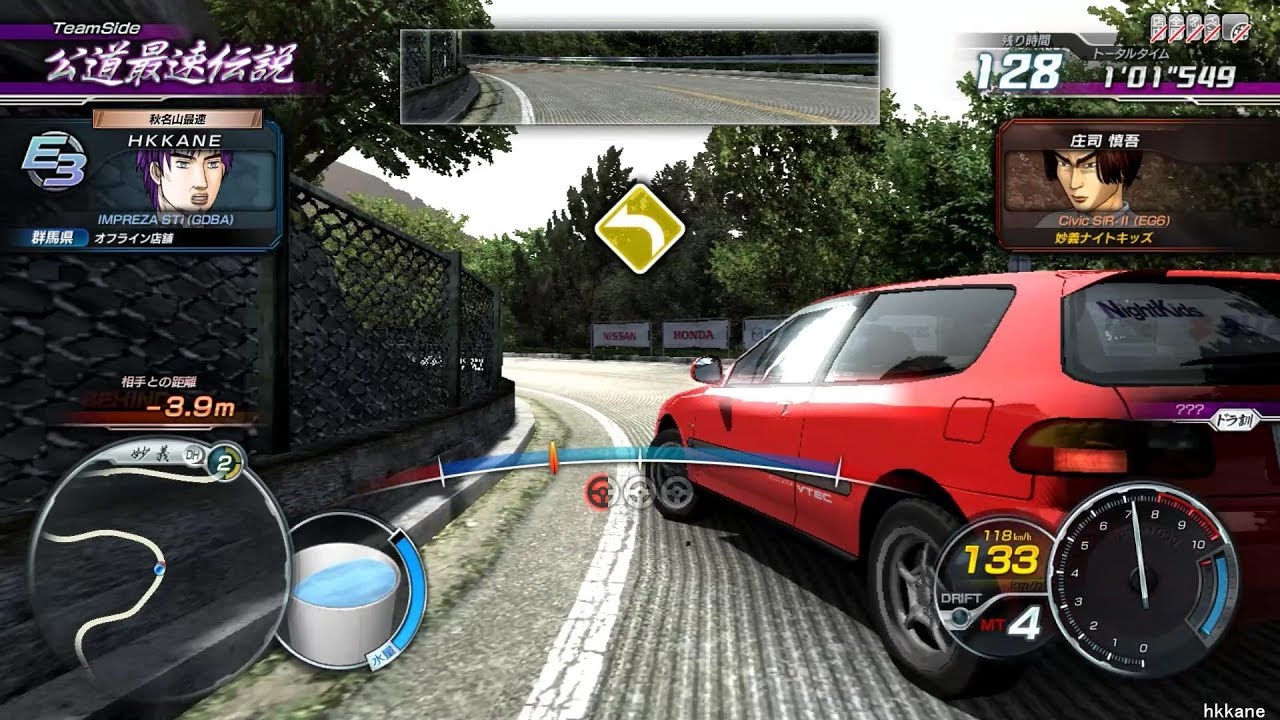This screenshot has width=1280, height=720.
Task: Click the yellow left-turn warning sign
Action: coord(639,228)
